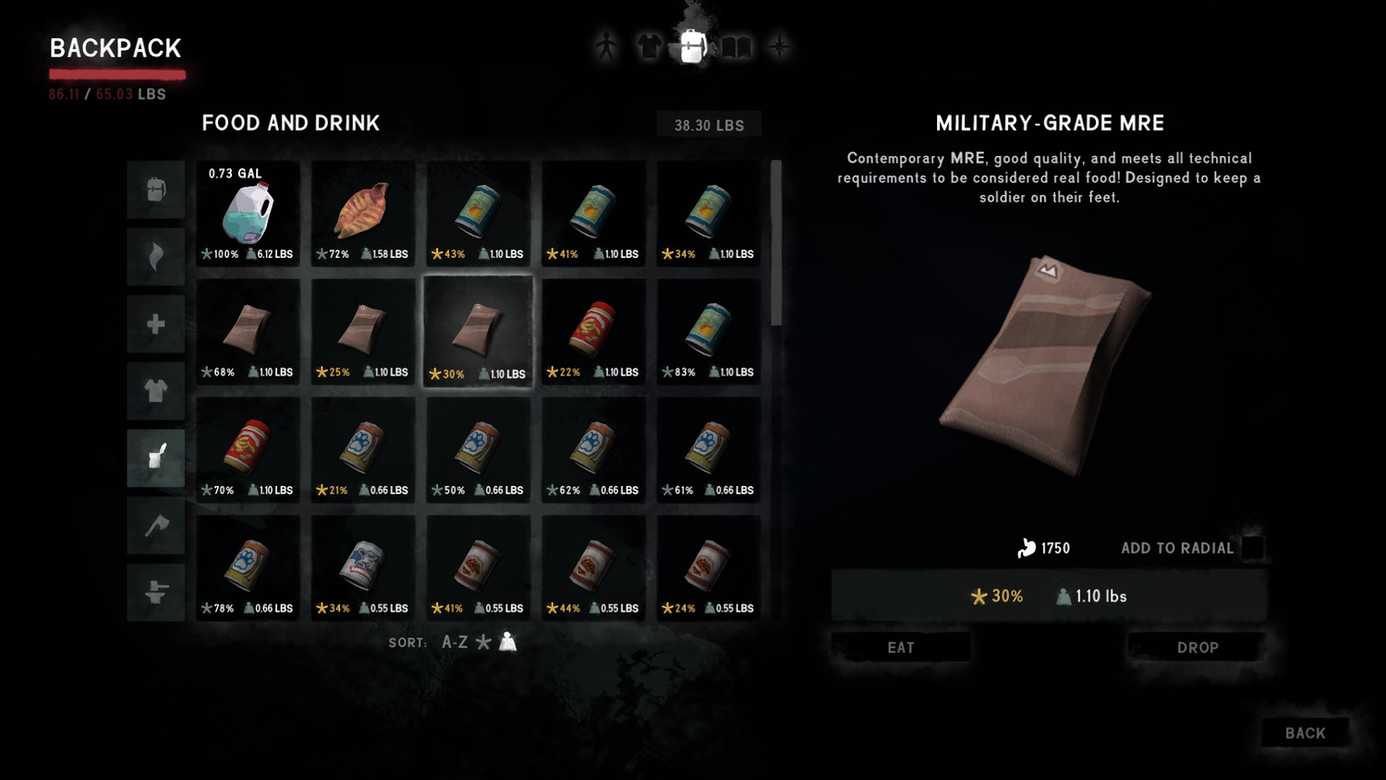
Task: Tick the Add to Radial checkbox
Action: point(1252,548)
